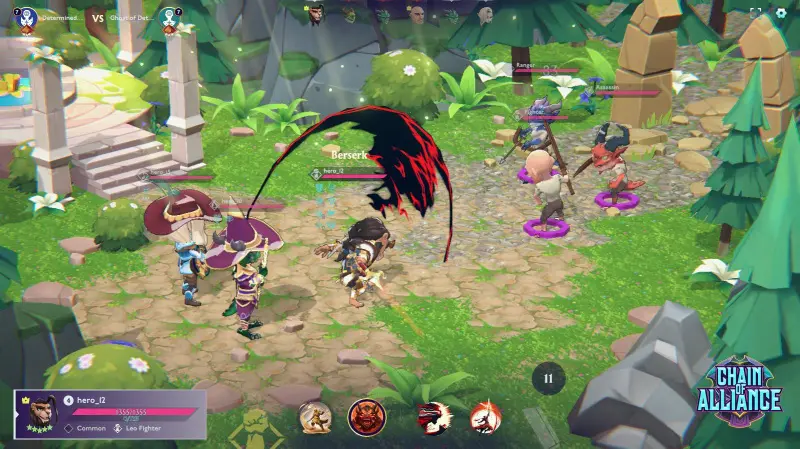Activate the red demon mask ability
The image size is (800, 449).
[365, 416]
